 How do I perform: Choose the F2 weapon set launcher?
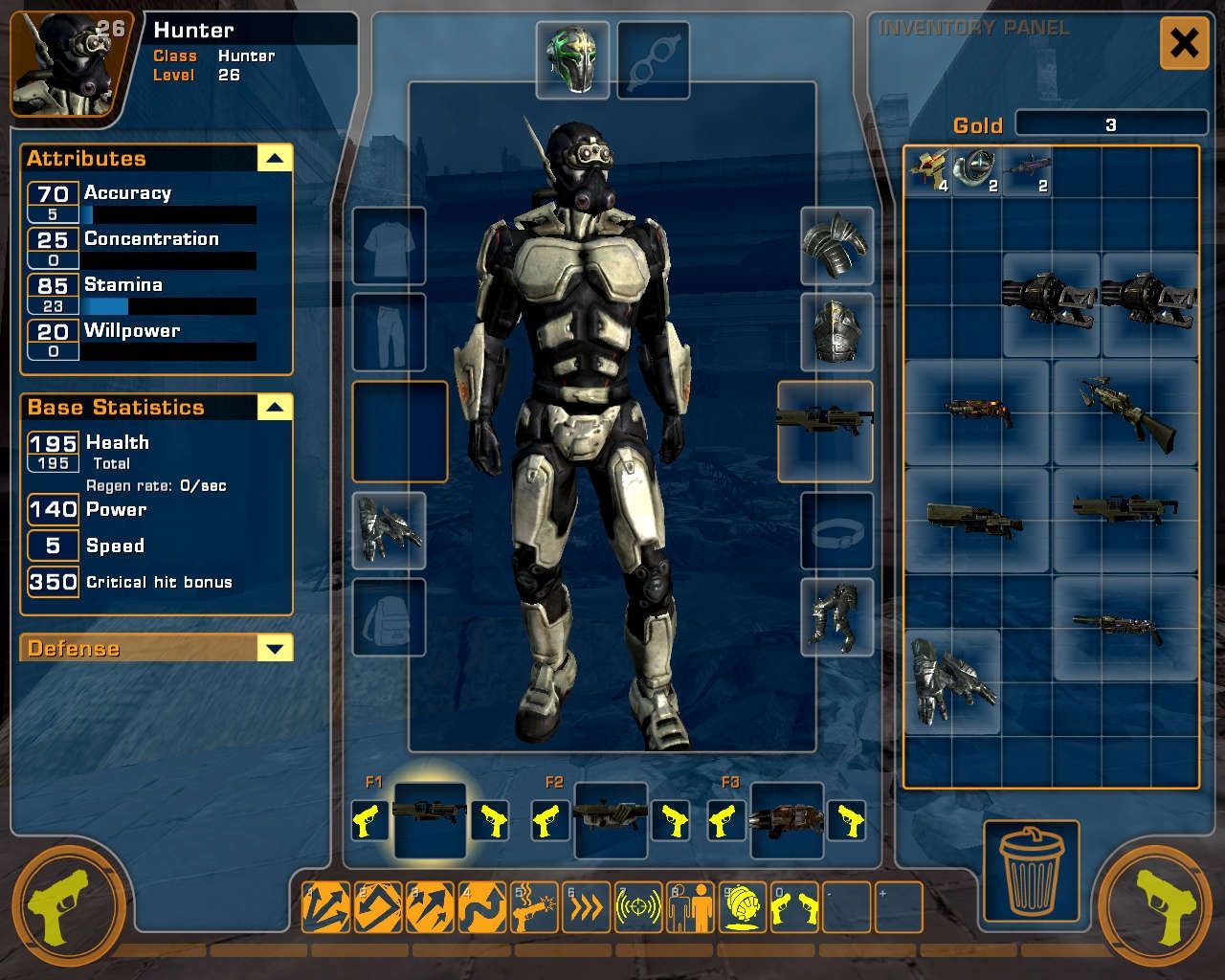tap(611, 818)
